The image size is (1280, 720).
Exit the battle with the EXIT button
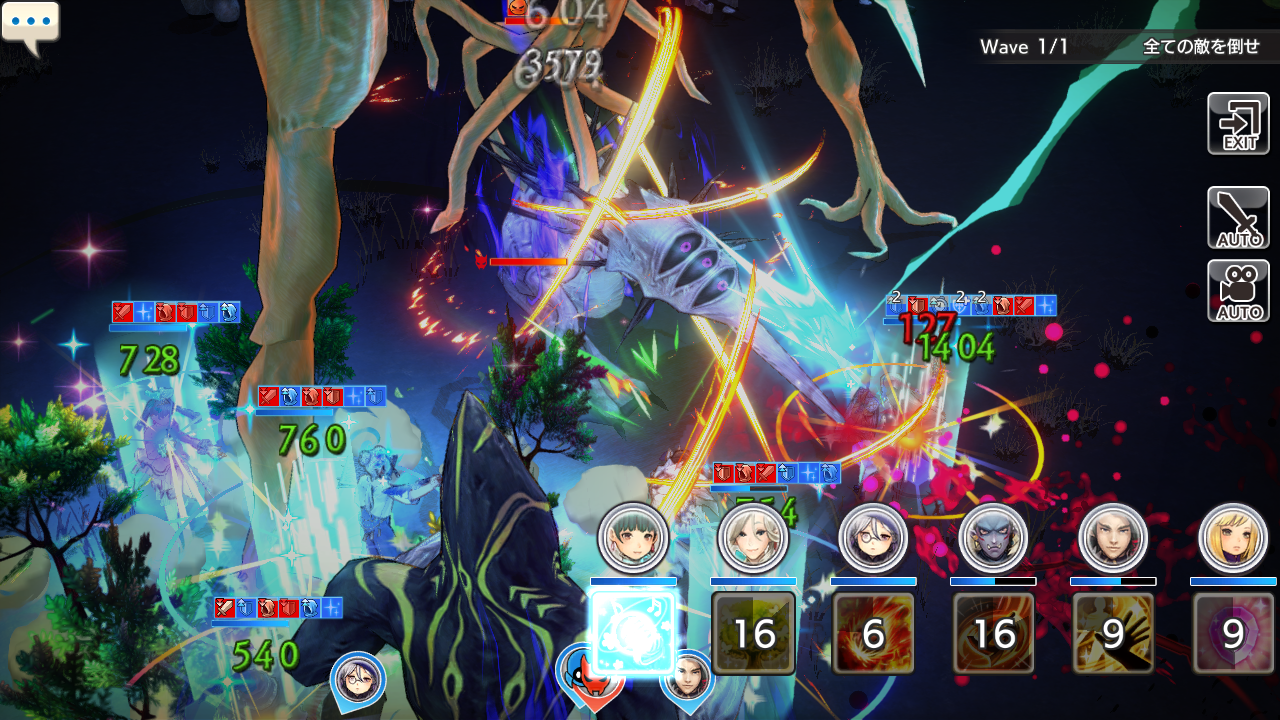pos(1238,123)
